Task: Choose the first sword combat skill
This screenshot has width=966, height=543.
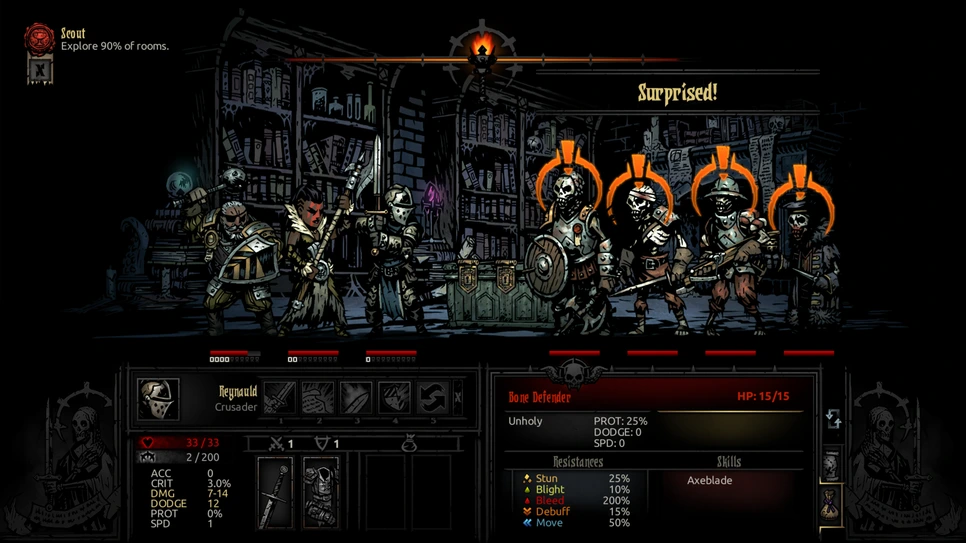Action: click(x=279, y=398)
